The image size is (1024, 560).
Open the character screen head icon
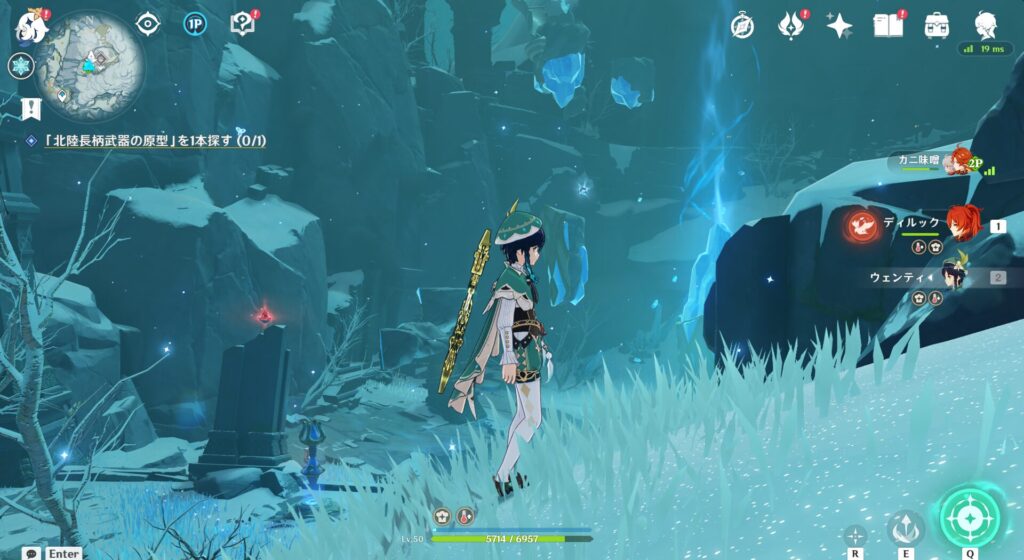click(986, 25)
